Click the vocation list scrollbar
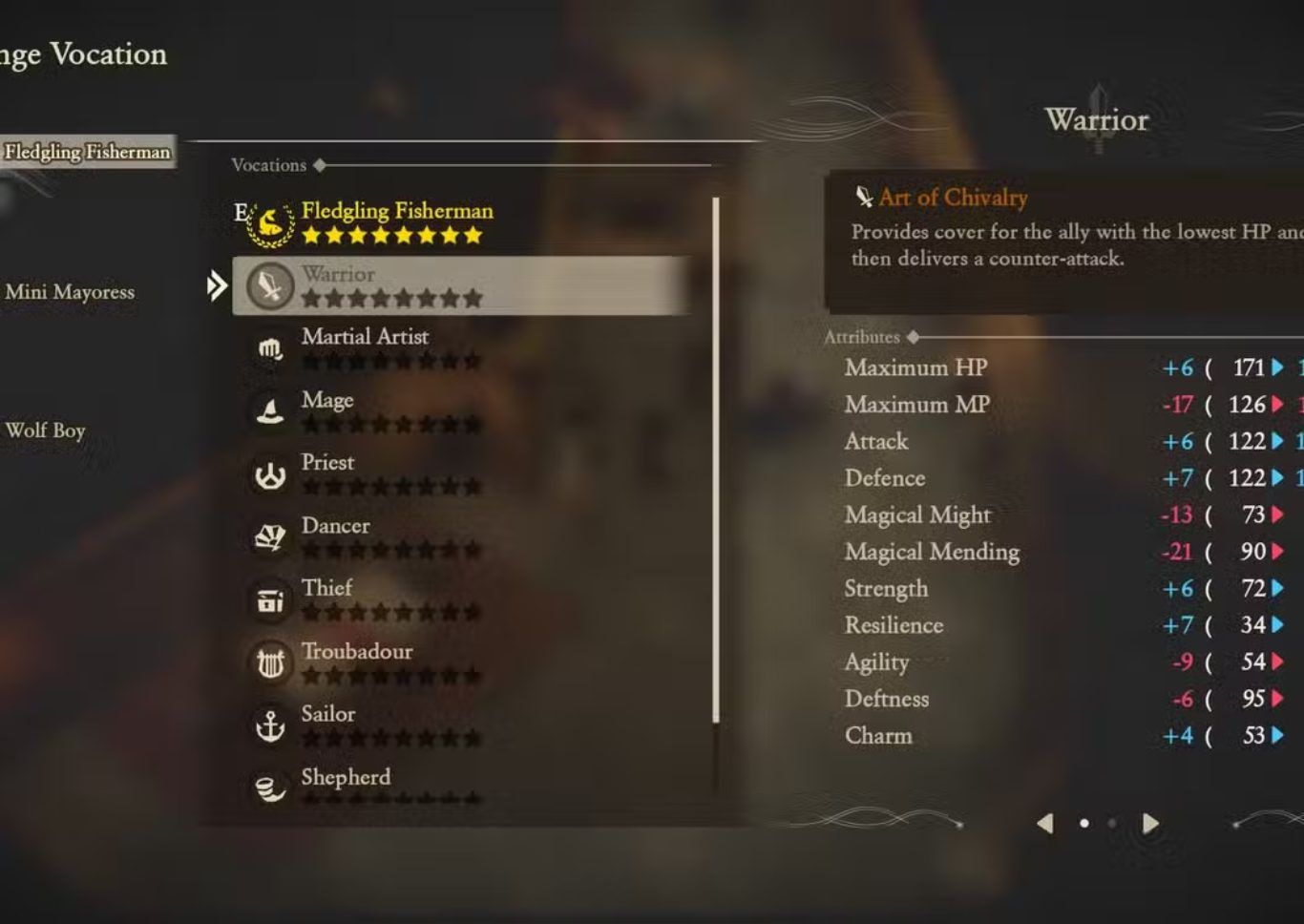 (716, 458)
